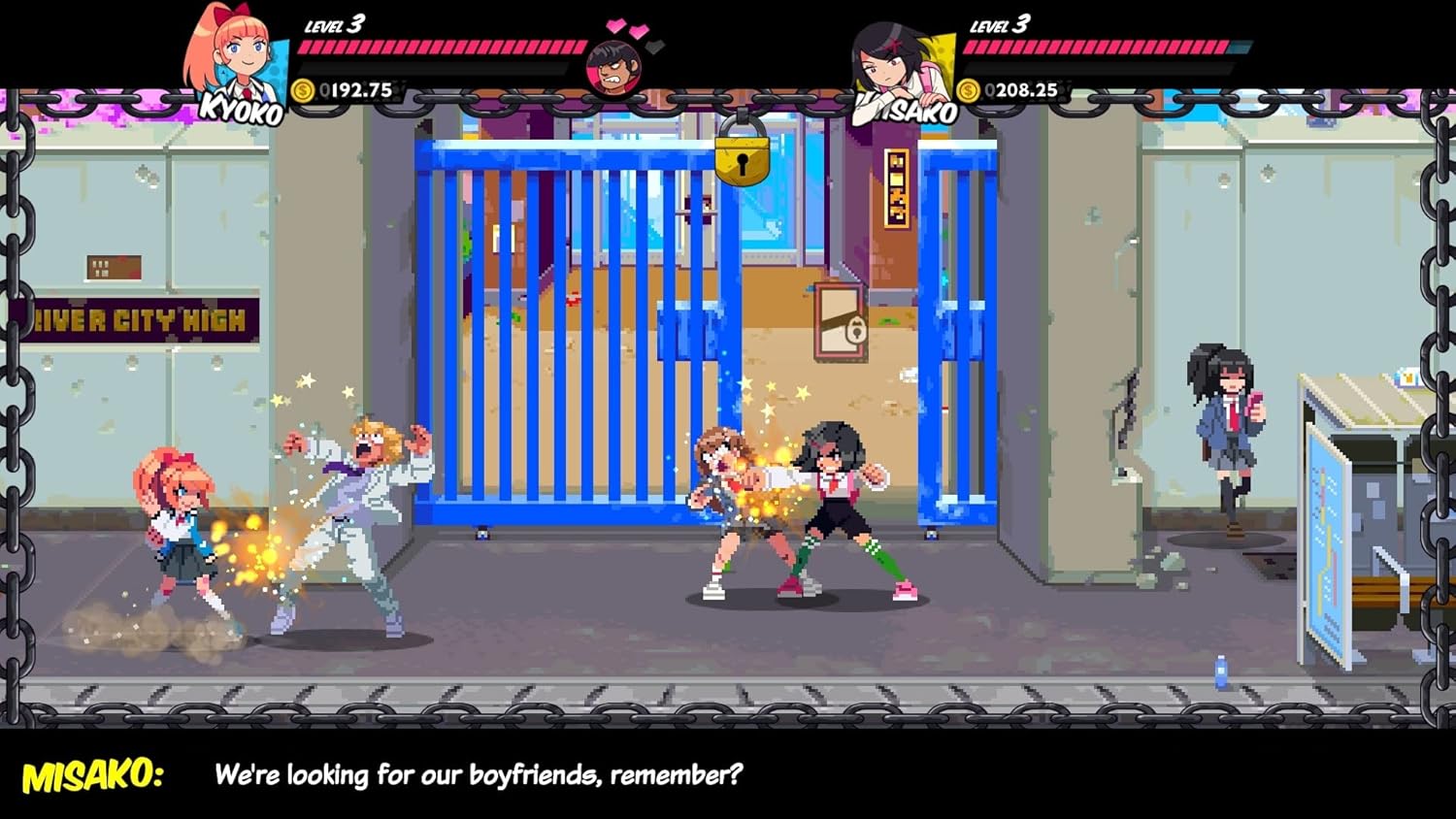Click Misako's gold coin currency icon
Screen dimensions: 1456x819
click(x=968, y=89)
